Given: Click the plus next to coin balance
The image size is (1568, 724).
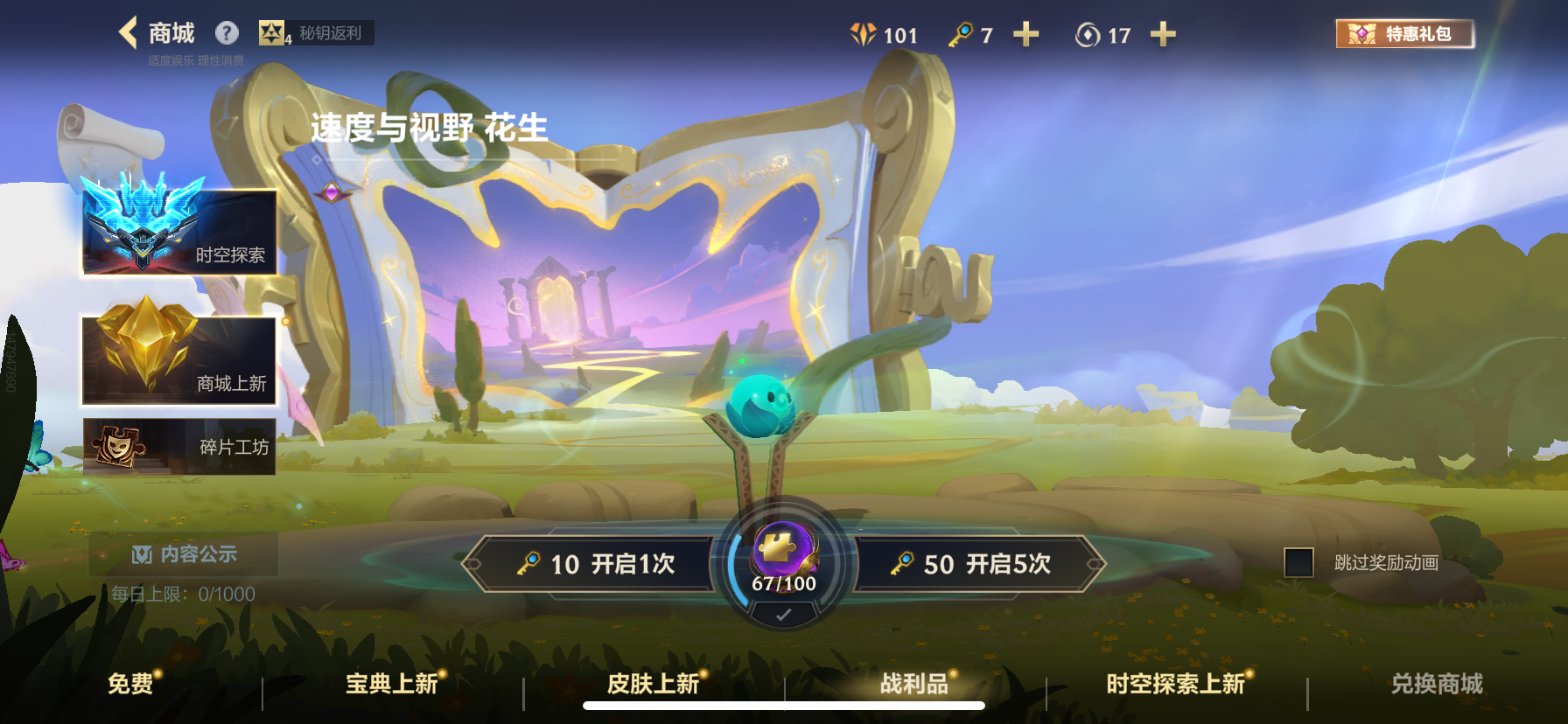Looking at the screenshot, I should (x=1163, y=35).
